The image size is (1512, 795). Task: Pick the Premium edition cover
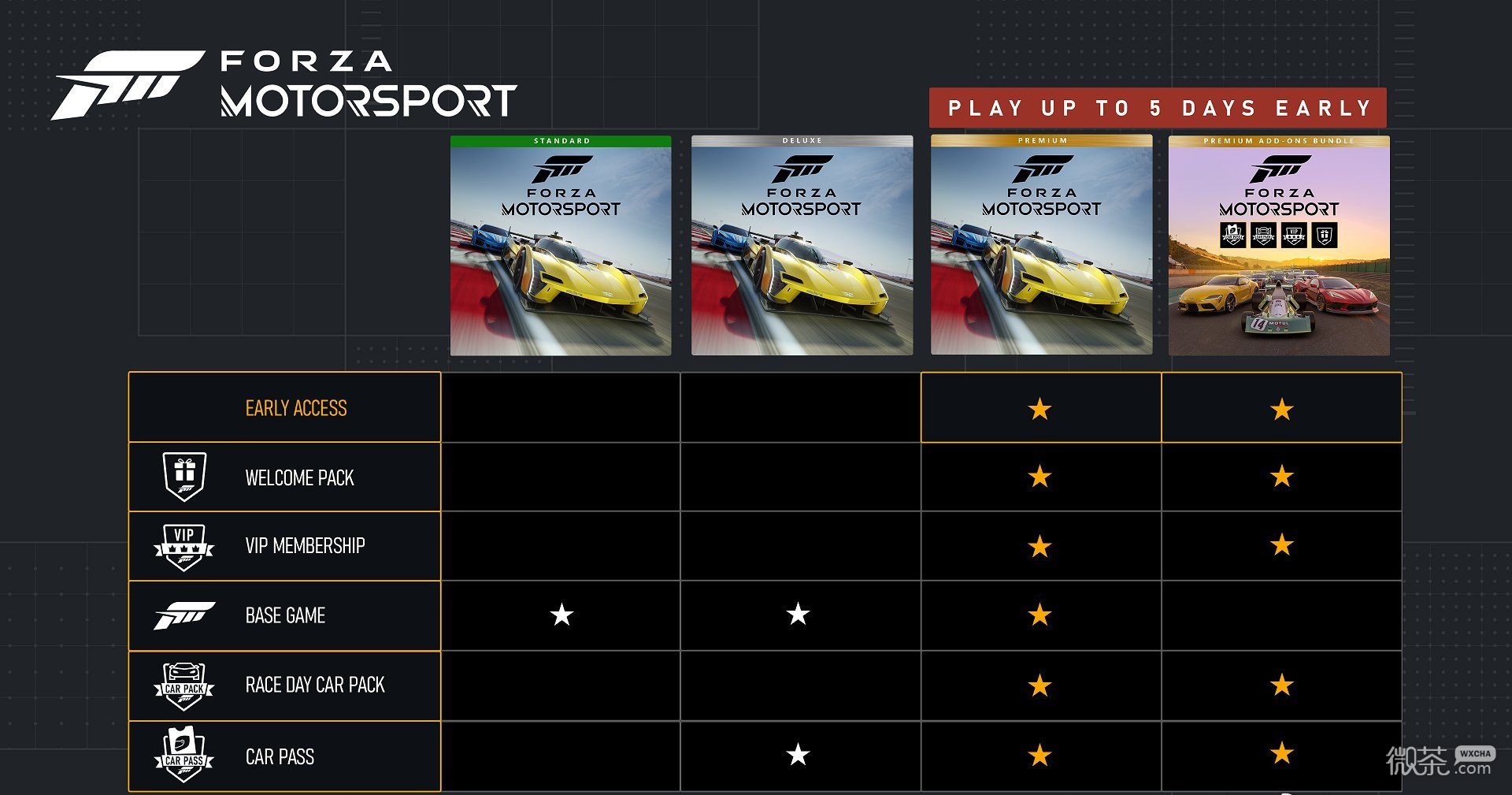pos(1041,245)
